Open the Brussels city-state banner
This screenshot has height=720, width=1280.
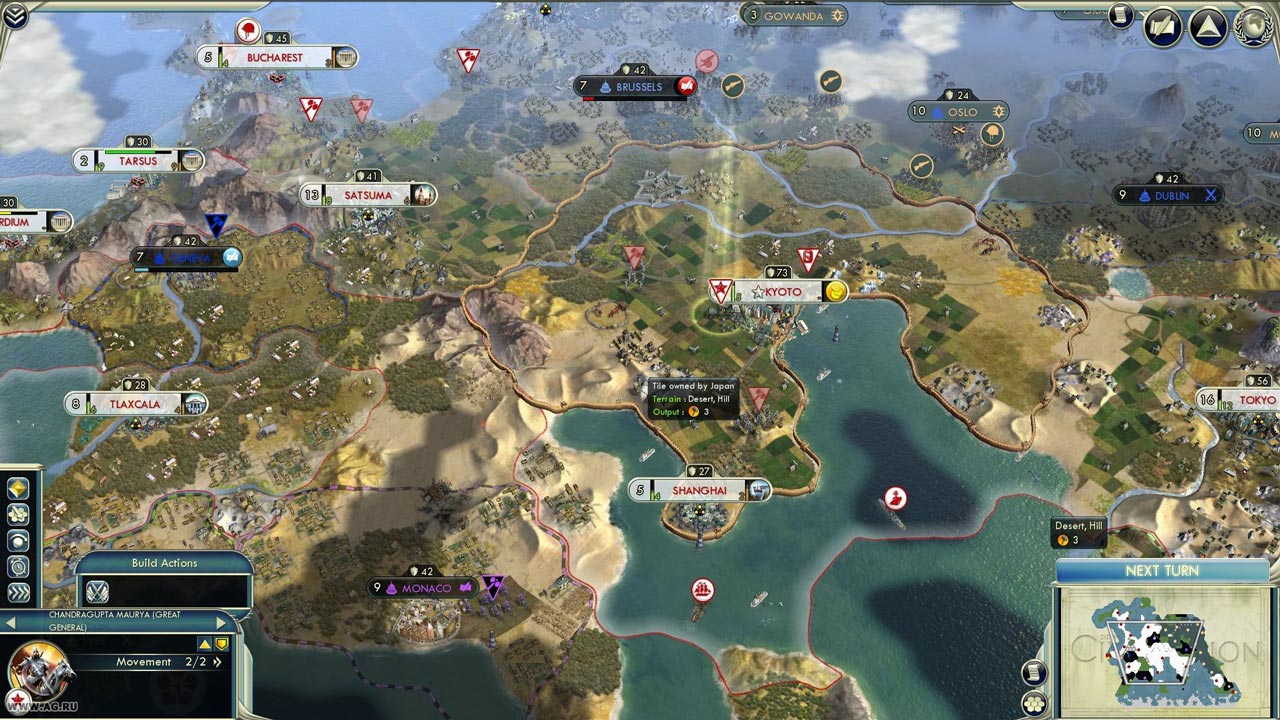[x=638, y=87]
